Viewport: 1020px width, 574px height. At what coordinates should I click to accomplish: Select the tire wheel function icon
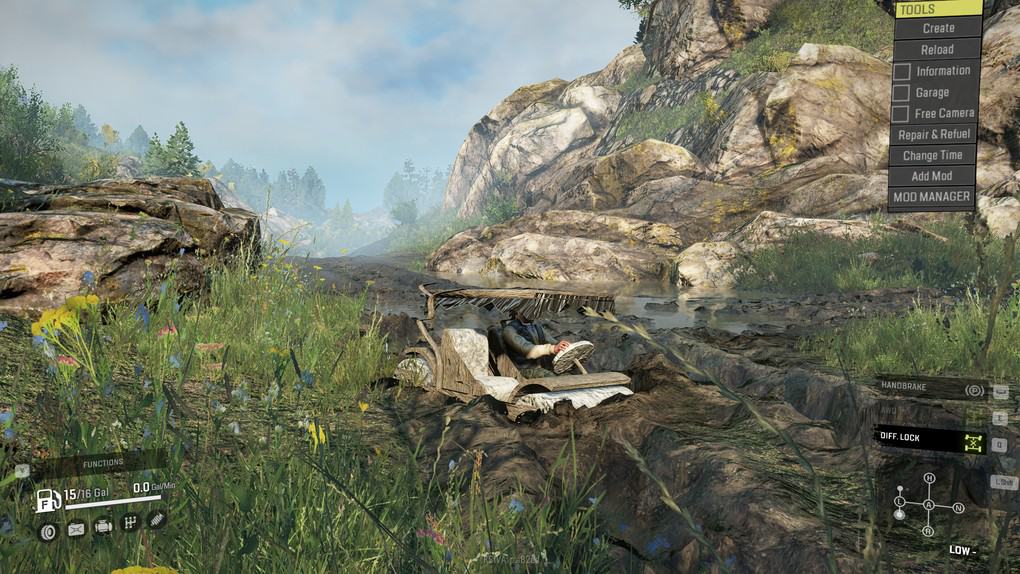pyautogui.click(x=47, y=530)
